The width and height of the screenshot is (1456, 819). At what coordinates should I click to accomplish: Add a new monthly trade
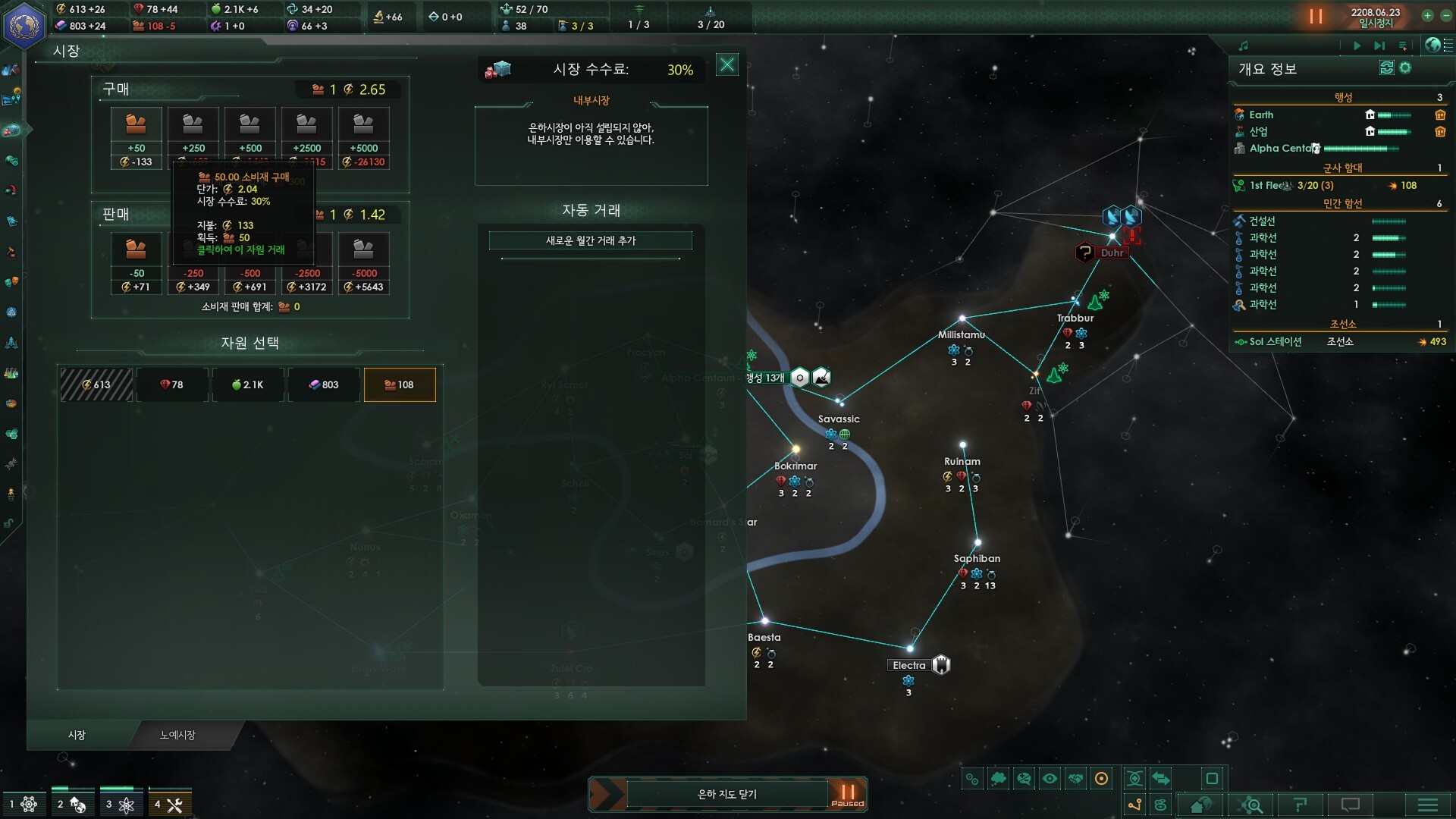[x=590, y=240]
